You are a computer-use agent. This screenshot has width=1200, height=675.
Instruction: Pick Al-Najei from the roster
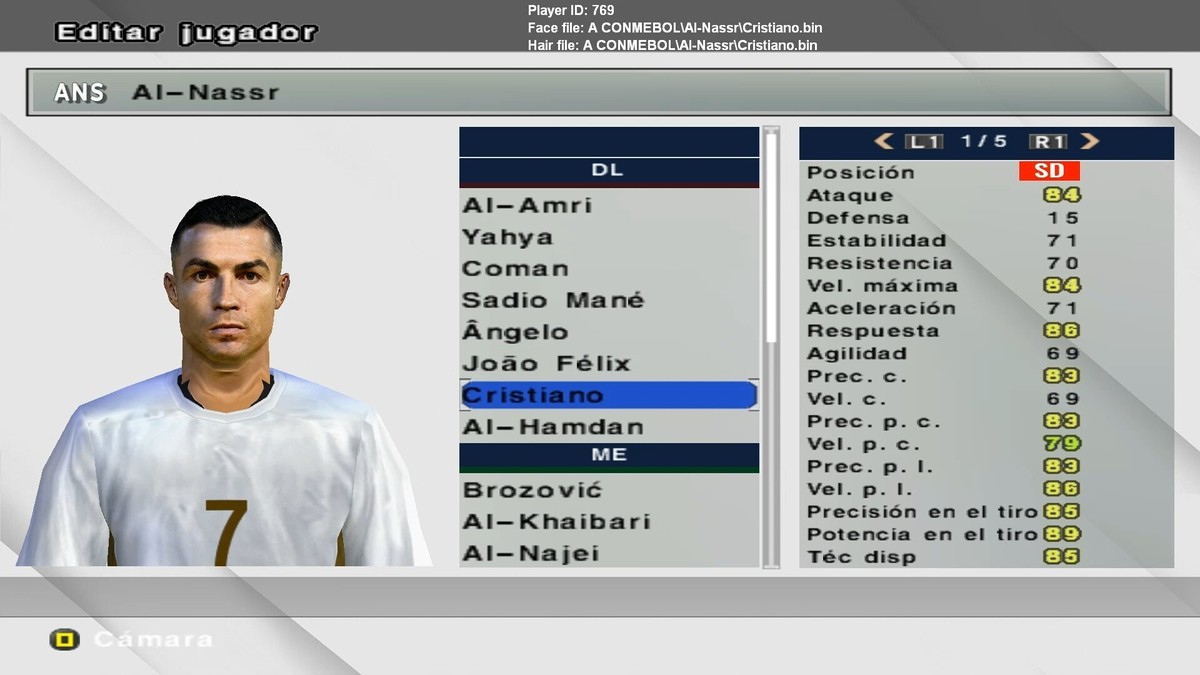[x=531, y=553]
